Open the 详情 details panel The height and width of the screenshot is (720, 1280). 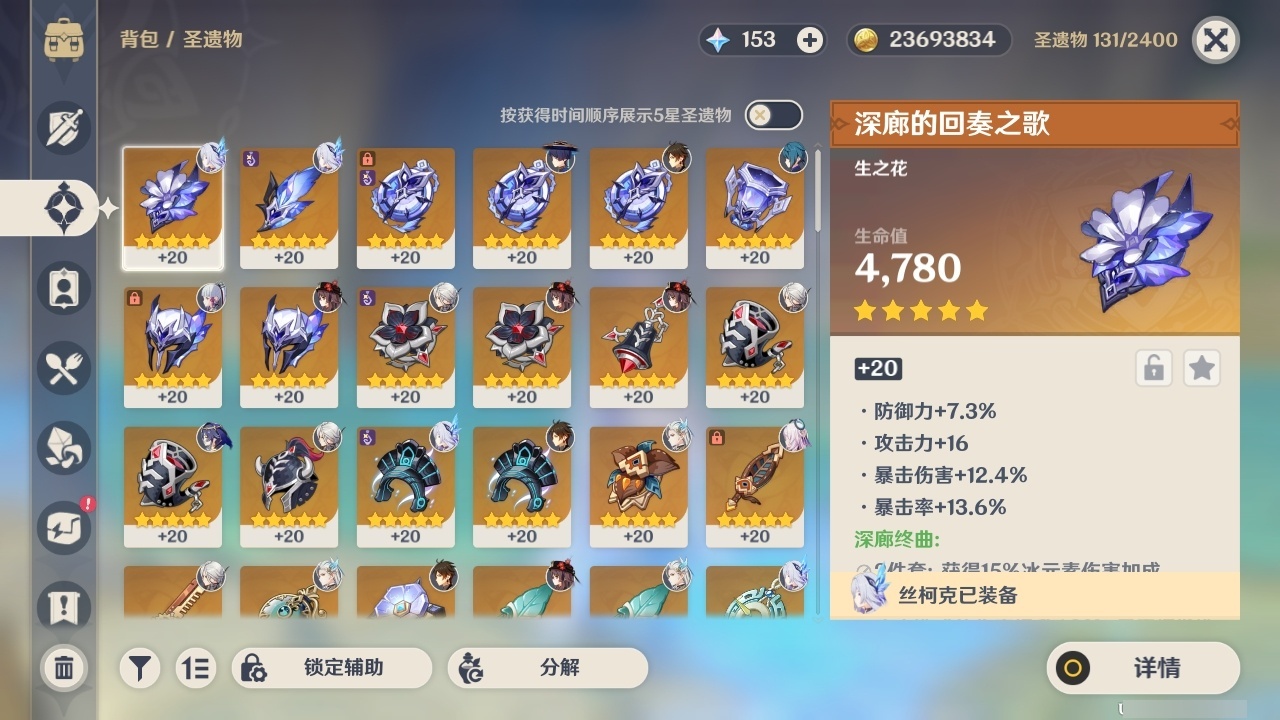tap(1142, 668)
